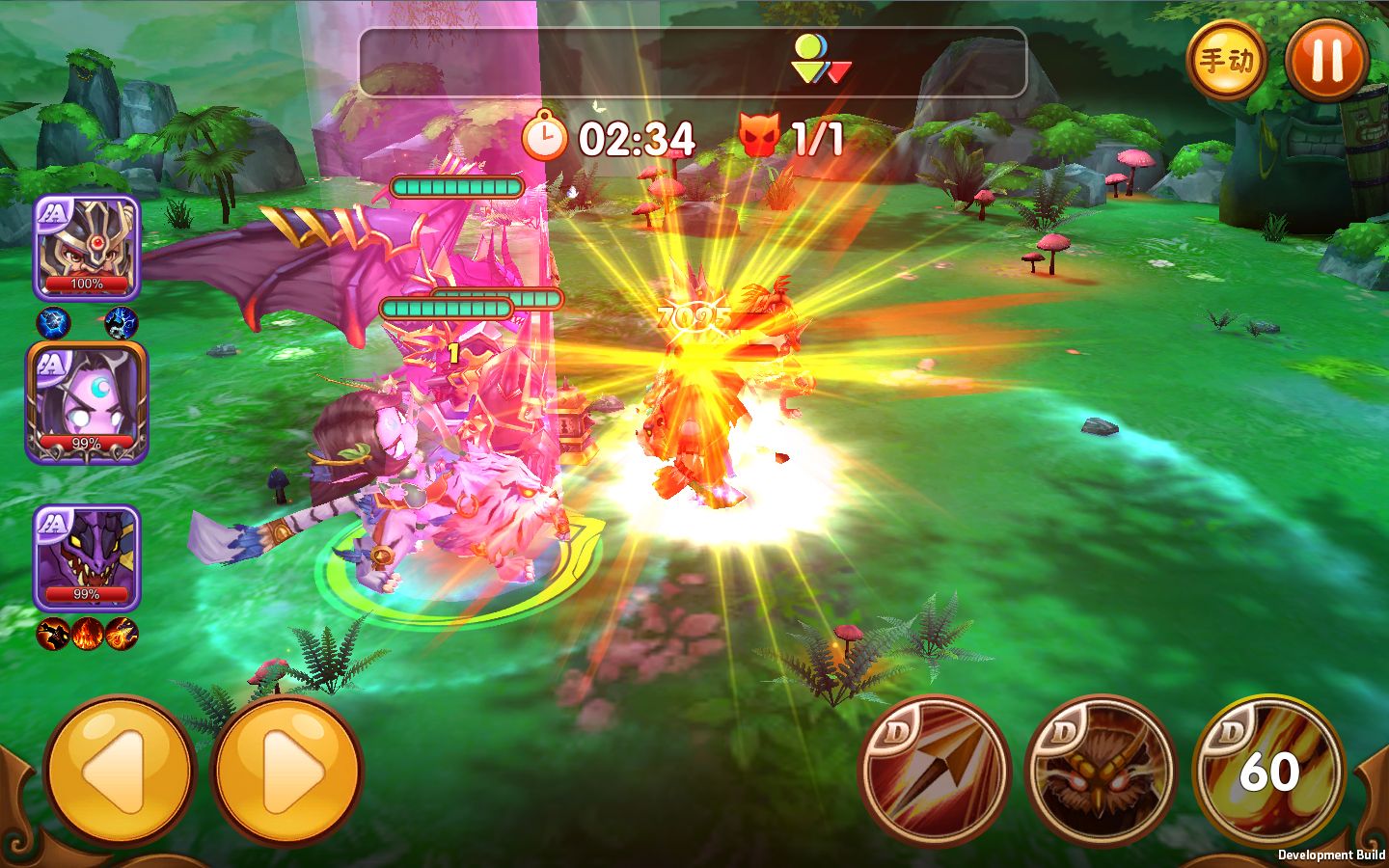Use the owl summon skill

point(1101,772)
